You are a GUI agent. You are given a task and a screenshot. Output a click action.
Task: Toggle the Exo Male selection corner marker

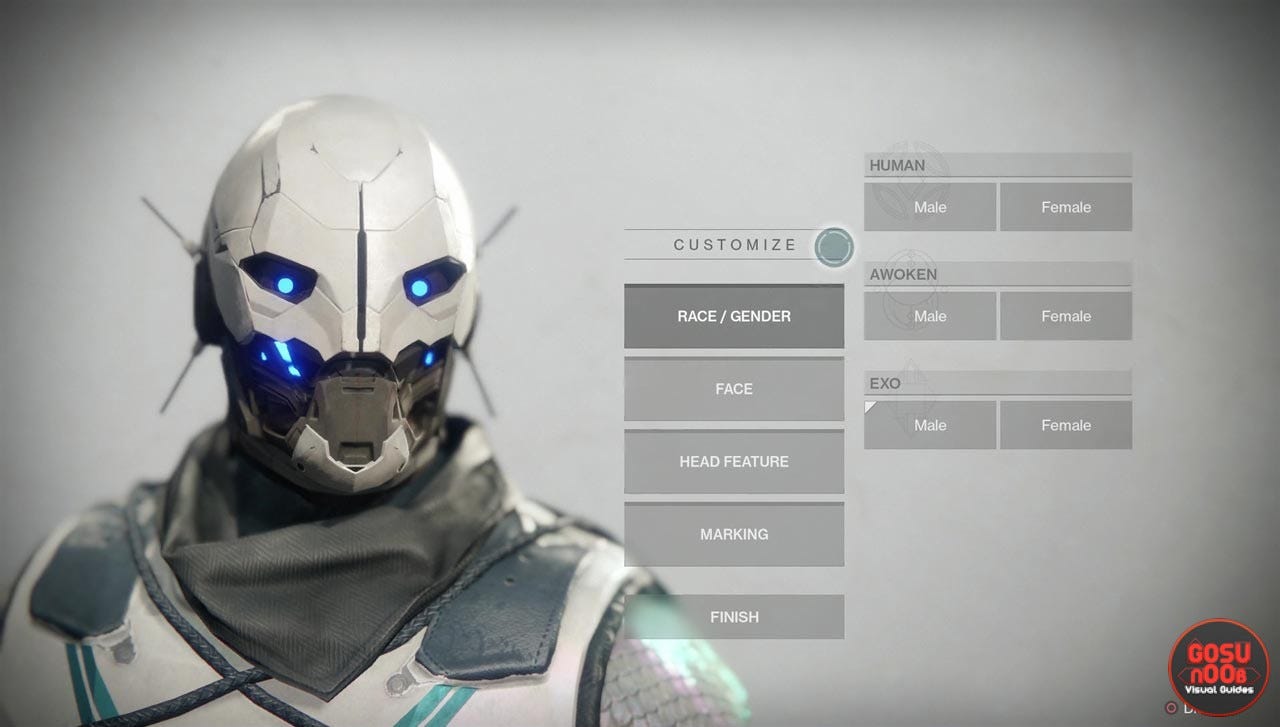(869, 404)
